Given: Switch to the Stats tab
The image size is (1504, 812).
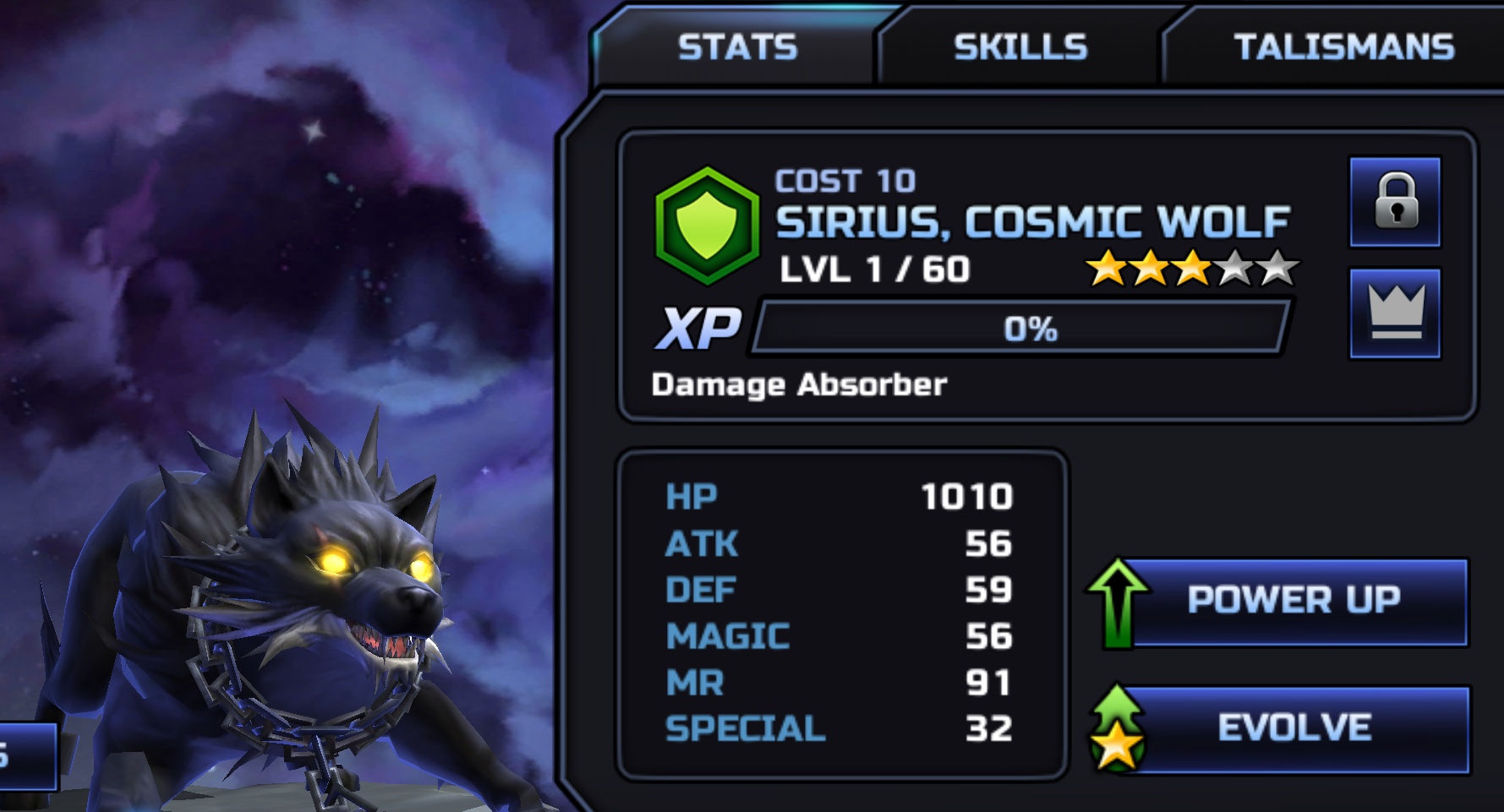Looking at the screenshot, I should (x=737, y=47).
